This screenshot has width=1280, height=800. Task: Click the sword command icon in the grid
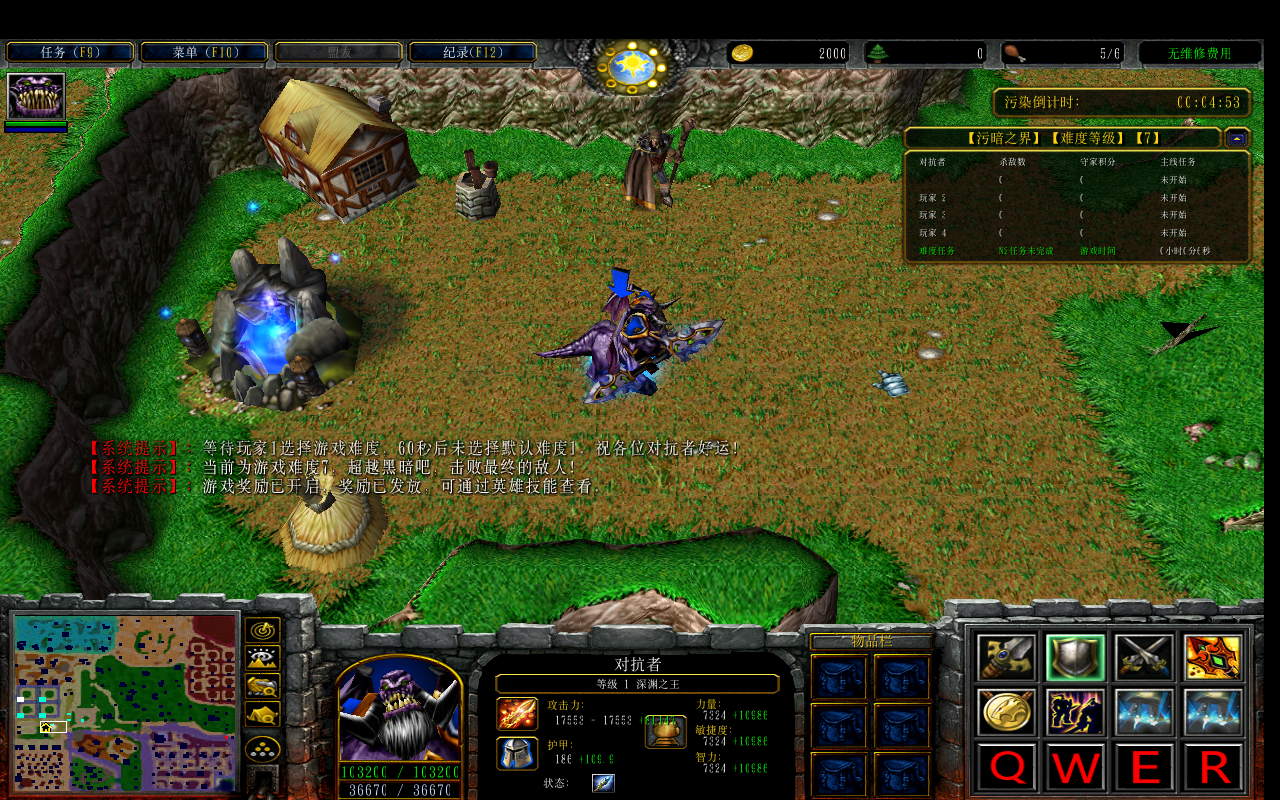[1005, 657]
